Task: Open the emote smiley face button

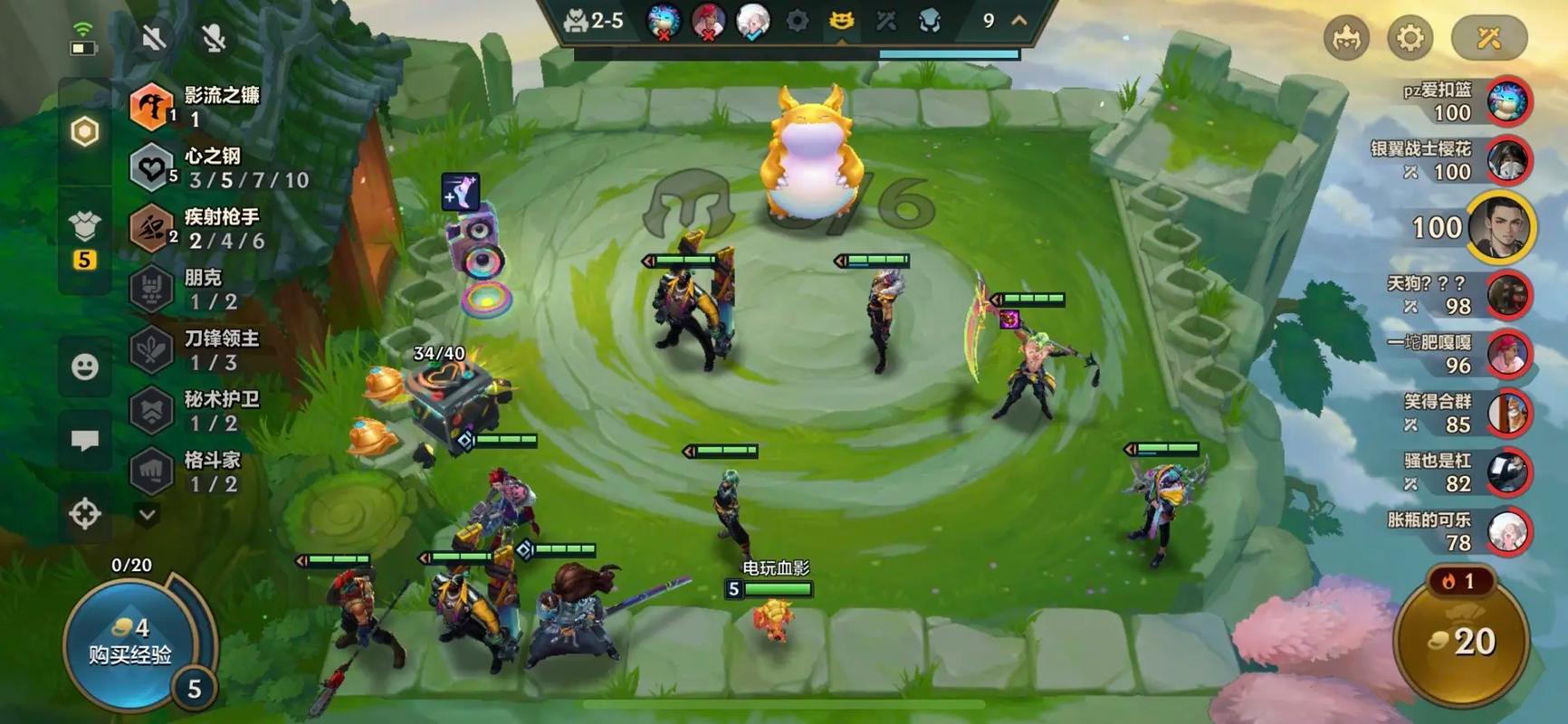Action: 85,367
